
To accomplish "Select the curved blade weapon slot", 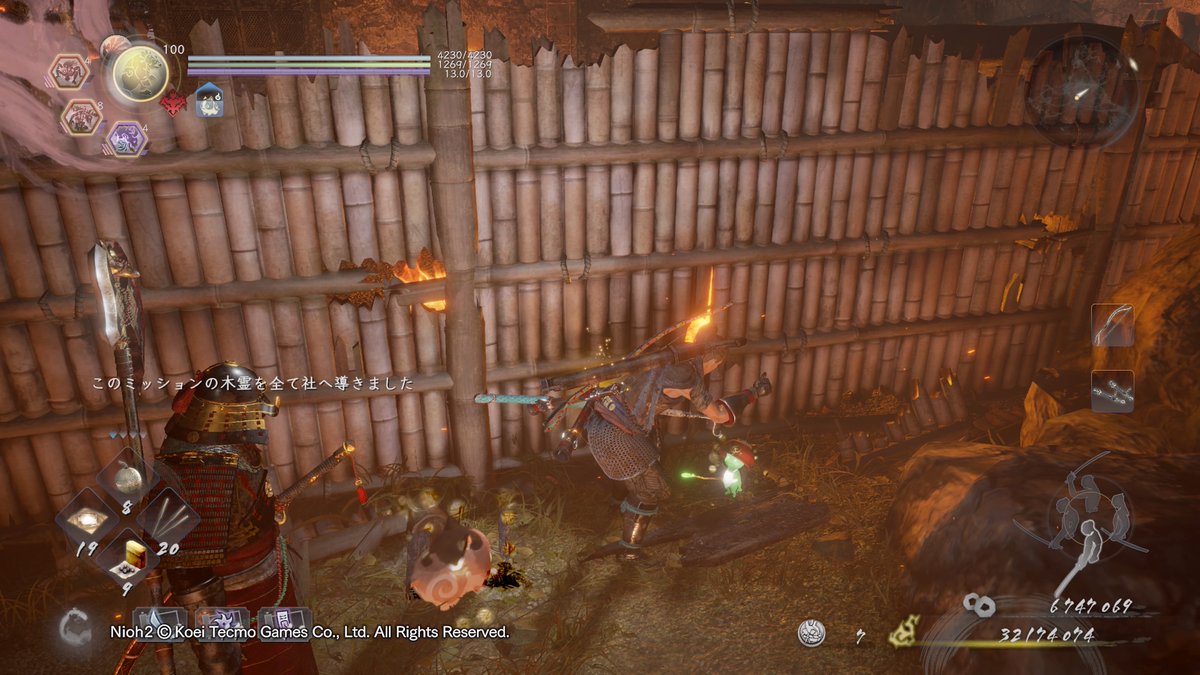I will pyautogui.click(x=1112, y=325).
